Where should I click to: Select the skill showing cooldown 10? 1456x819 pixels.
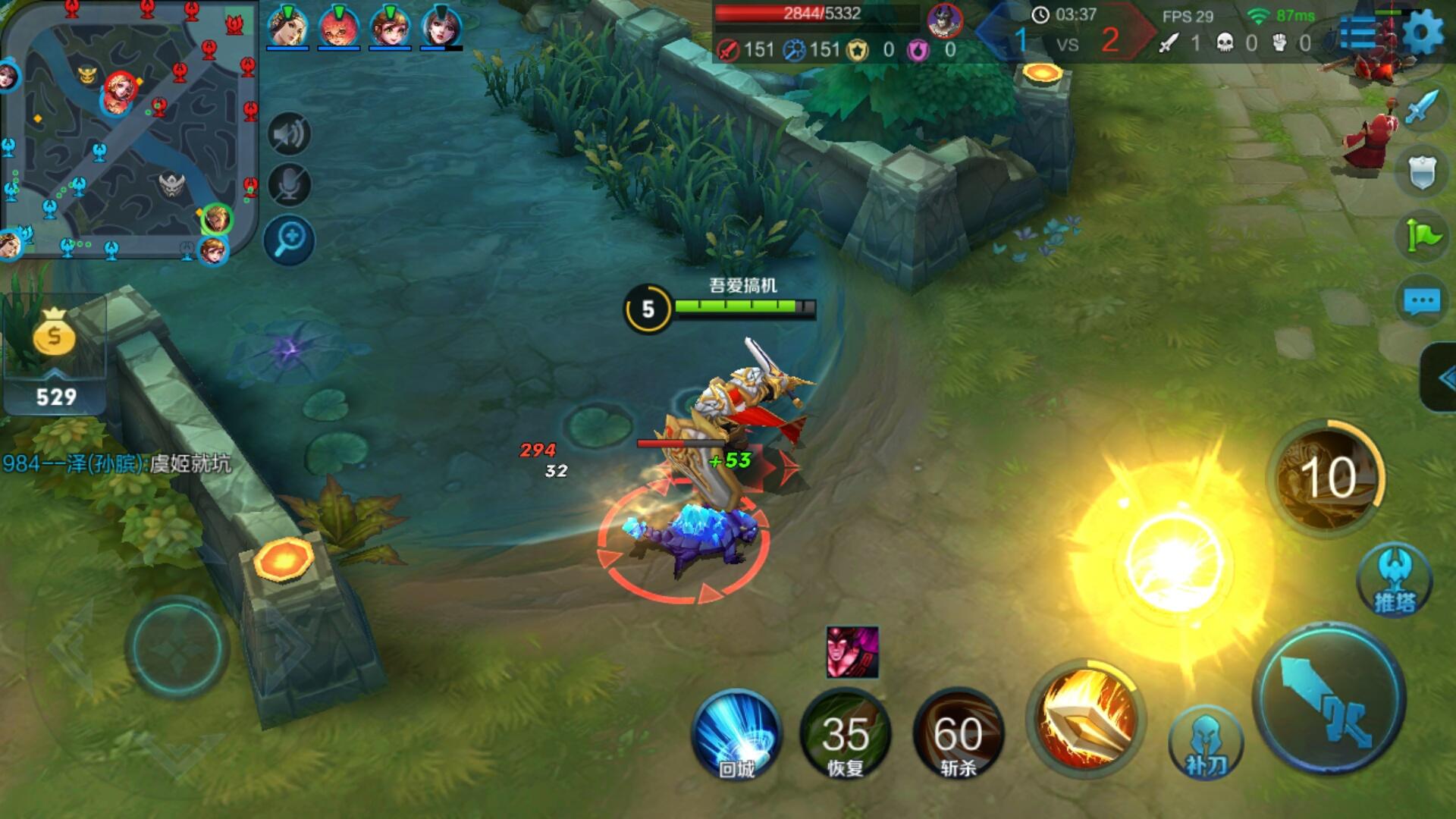tap(1326, 478)
